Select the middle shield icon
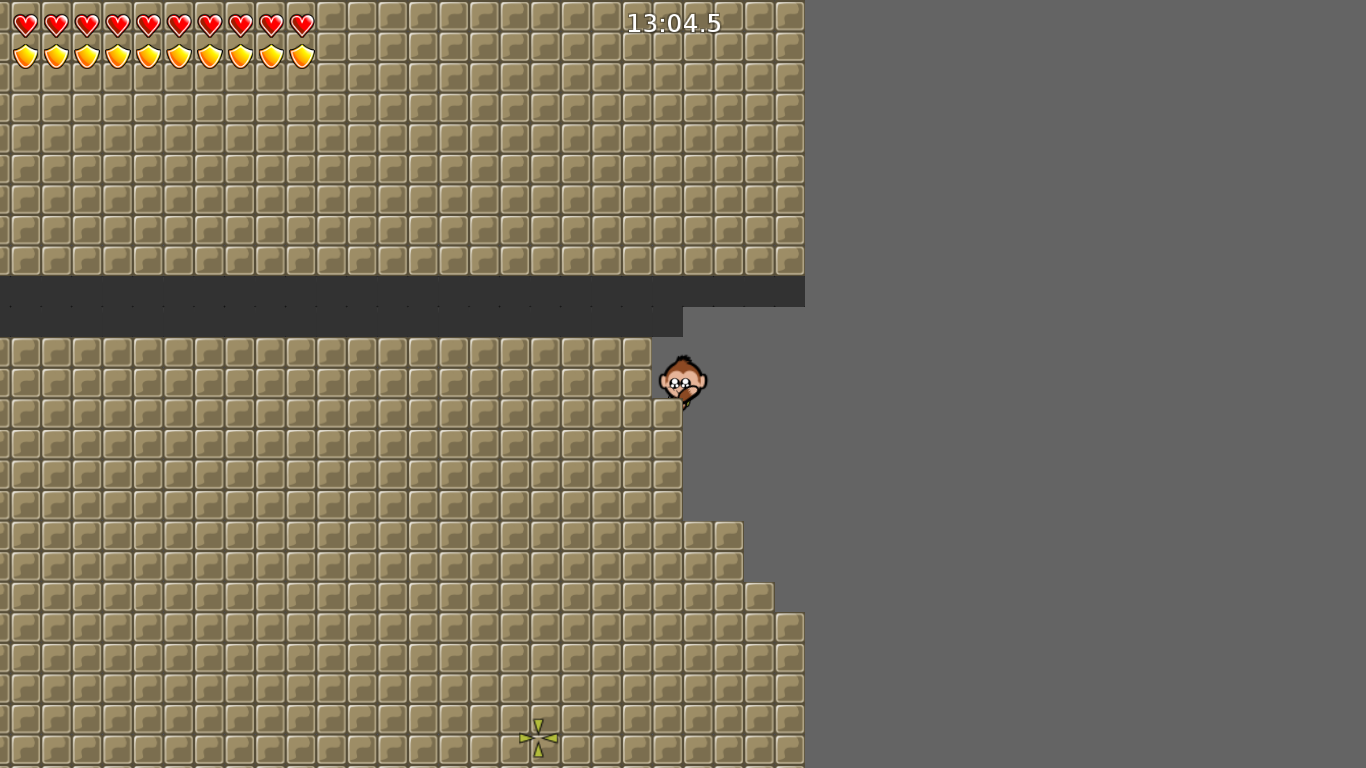Viewport: 1366px width, 768px height. [149, 56]
